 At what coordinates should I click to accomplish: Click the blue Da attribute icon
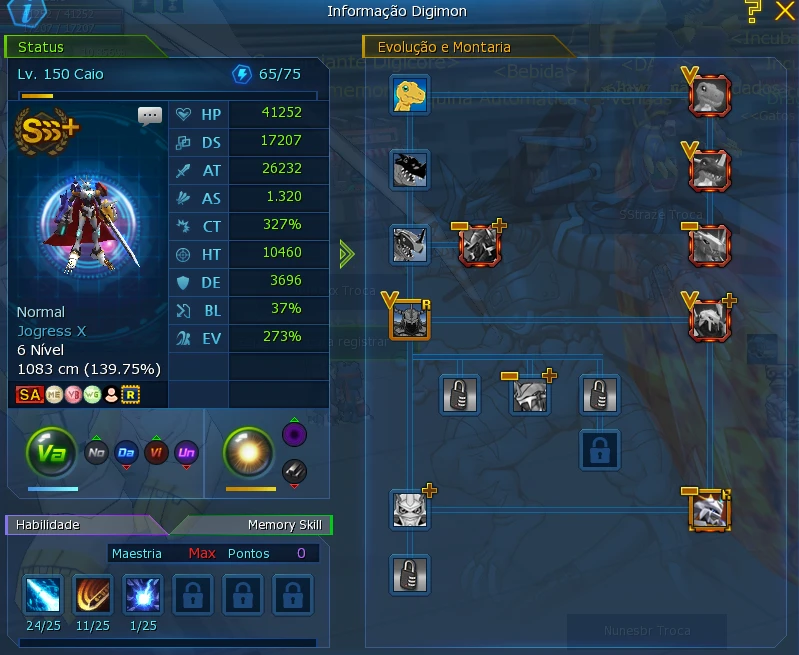pyautogui.click(x=126, y=453)
